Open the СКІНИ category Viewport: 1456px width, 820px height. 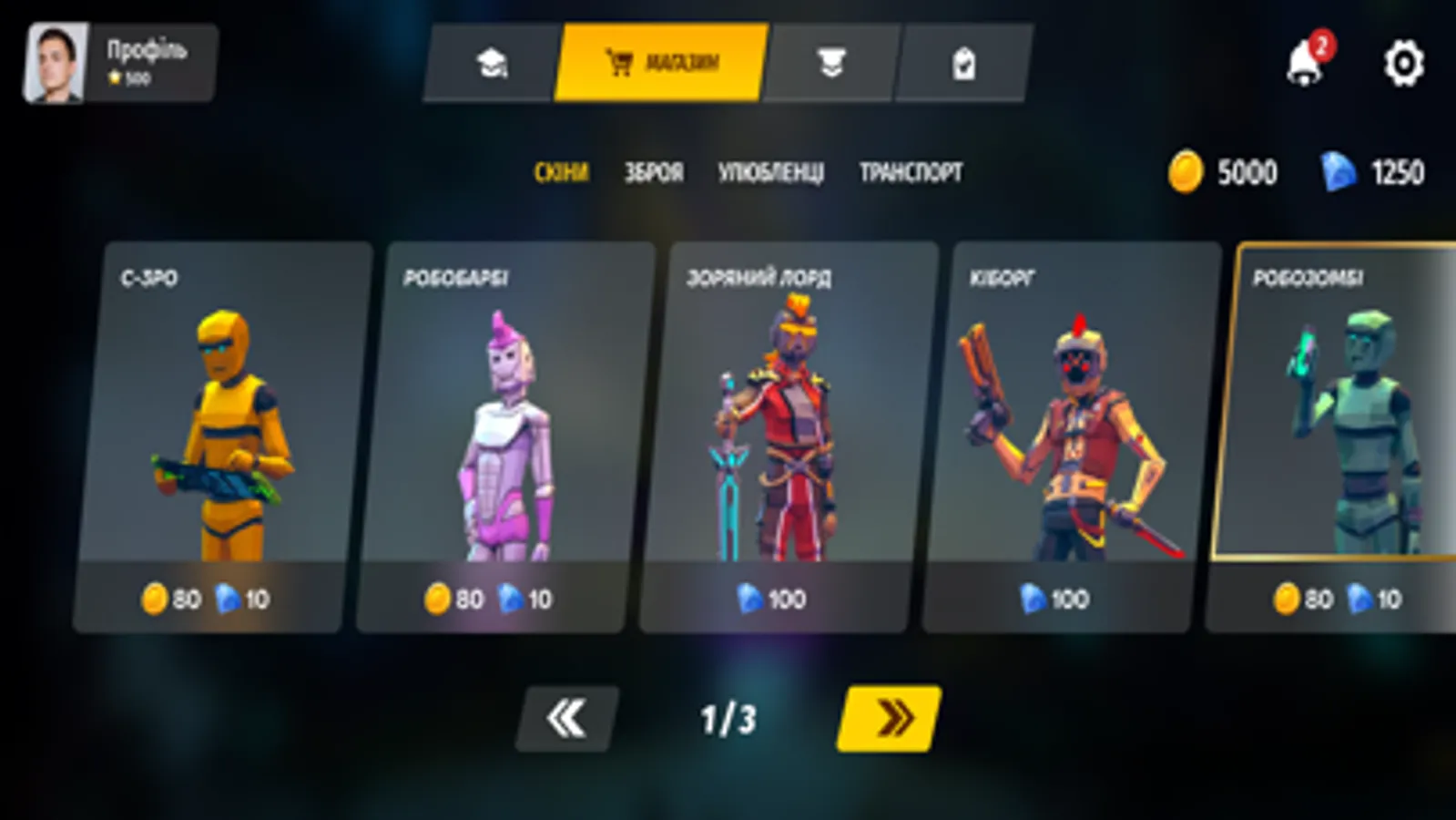(x=563, y=171)
